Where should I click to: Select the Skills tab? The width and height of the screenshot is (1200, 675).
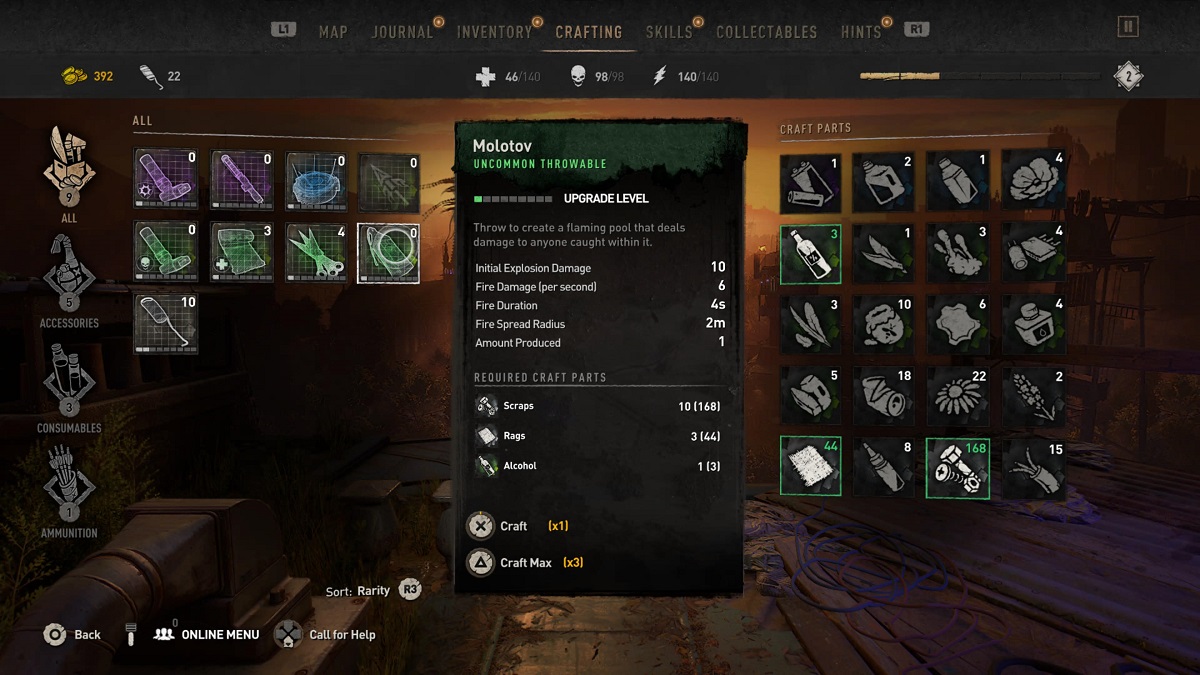coord(669,32)
